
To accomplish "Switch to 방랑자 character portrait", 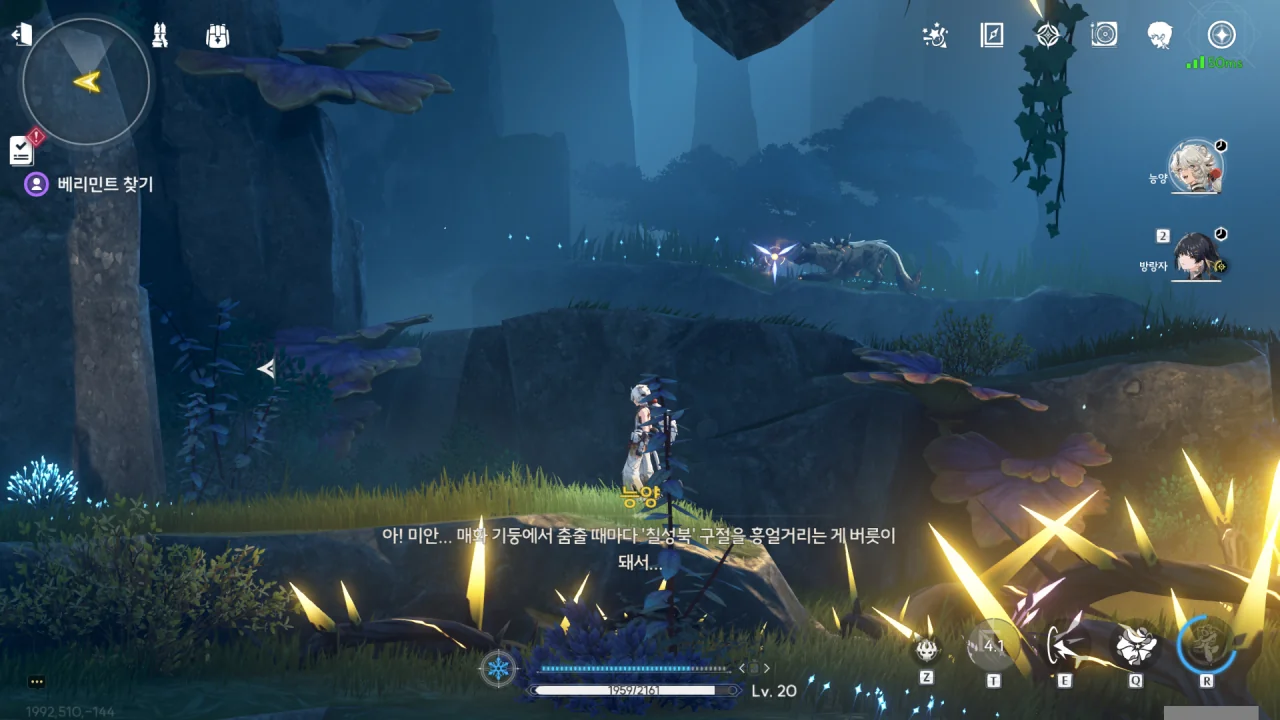I will click(x=1196, y=256).
